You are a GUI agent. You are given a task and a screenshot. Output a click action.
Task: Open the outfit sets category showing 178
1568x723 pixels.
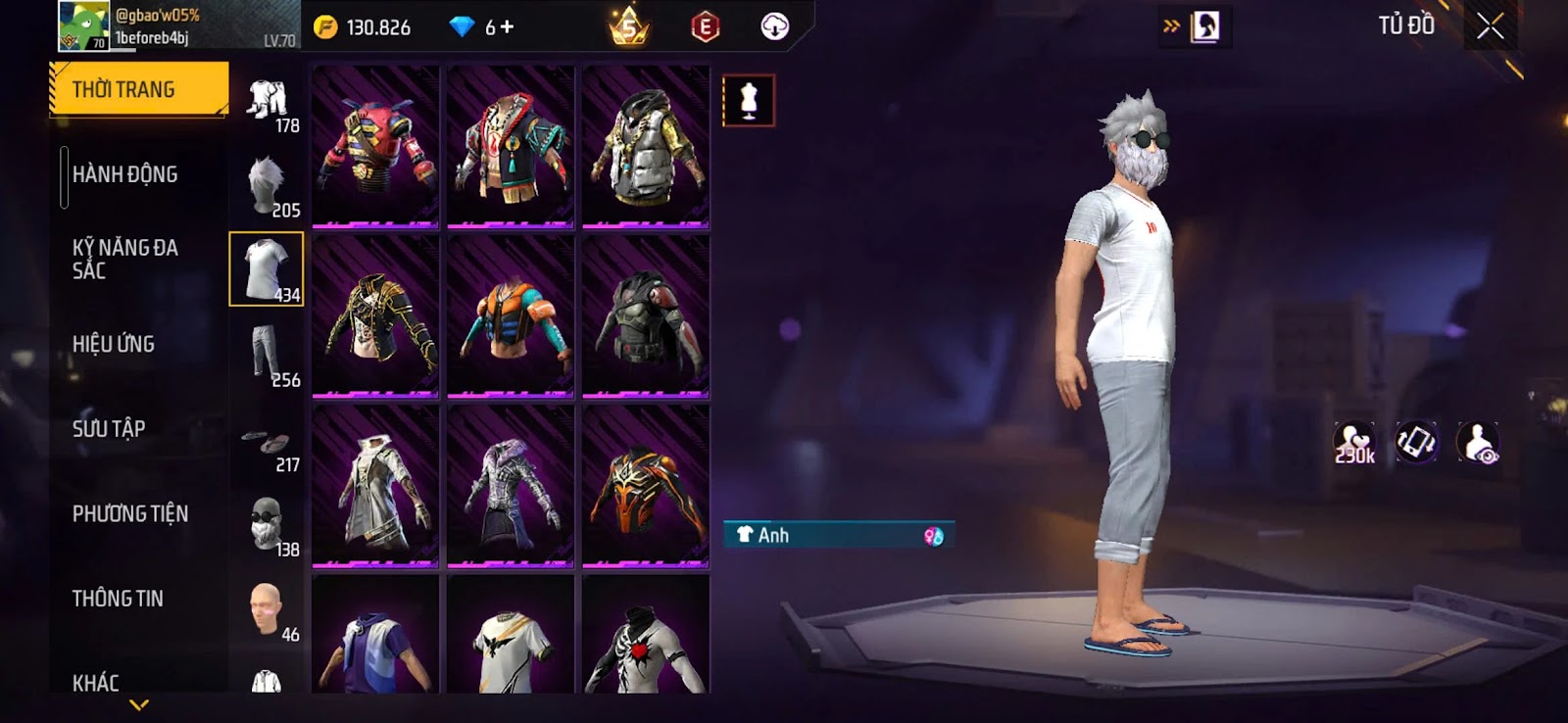267,101
